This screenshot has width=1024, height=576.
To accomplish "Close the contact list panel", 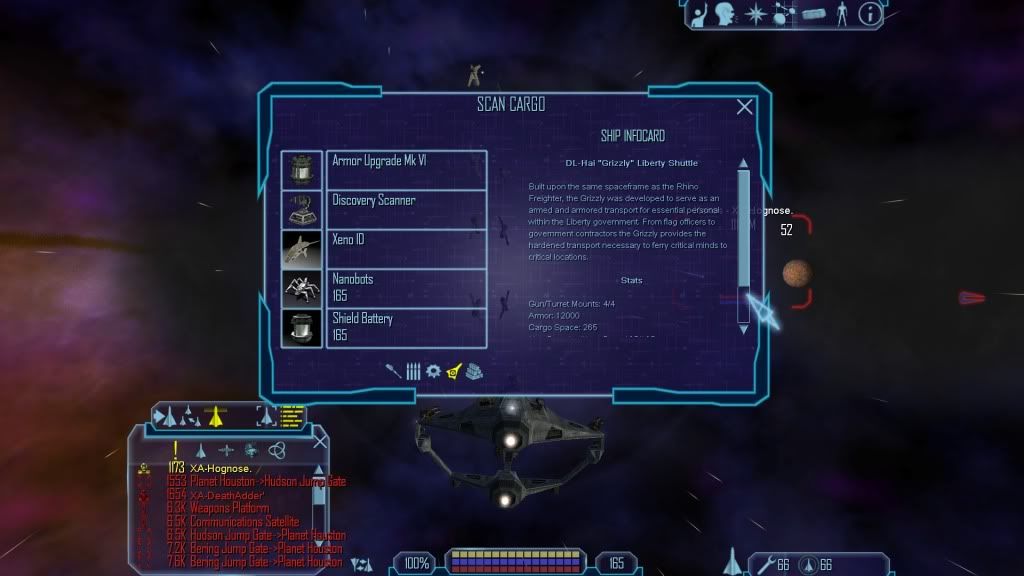I will tap(320, 440).
